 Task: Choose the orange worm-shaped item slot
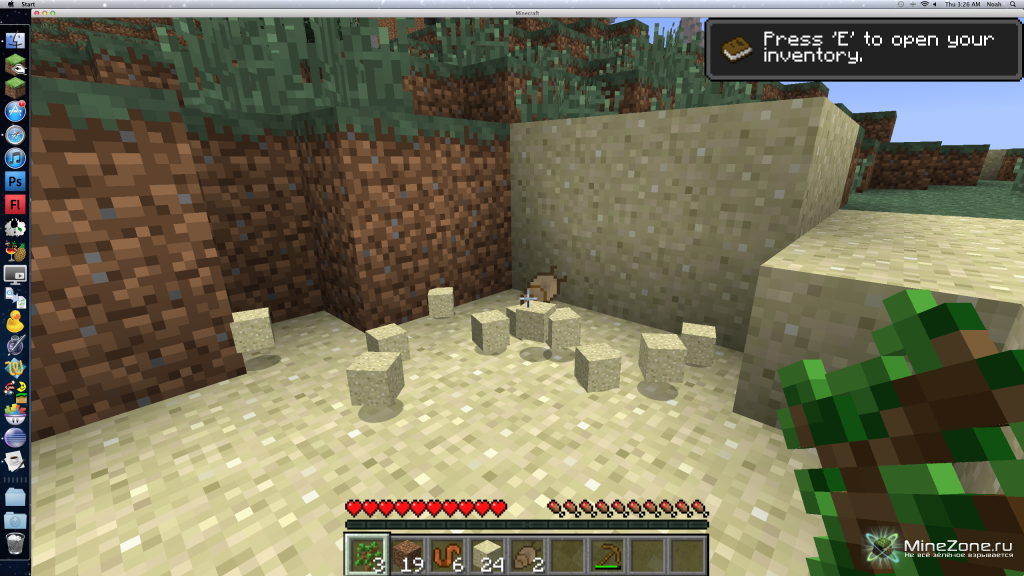coord(446,554)
